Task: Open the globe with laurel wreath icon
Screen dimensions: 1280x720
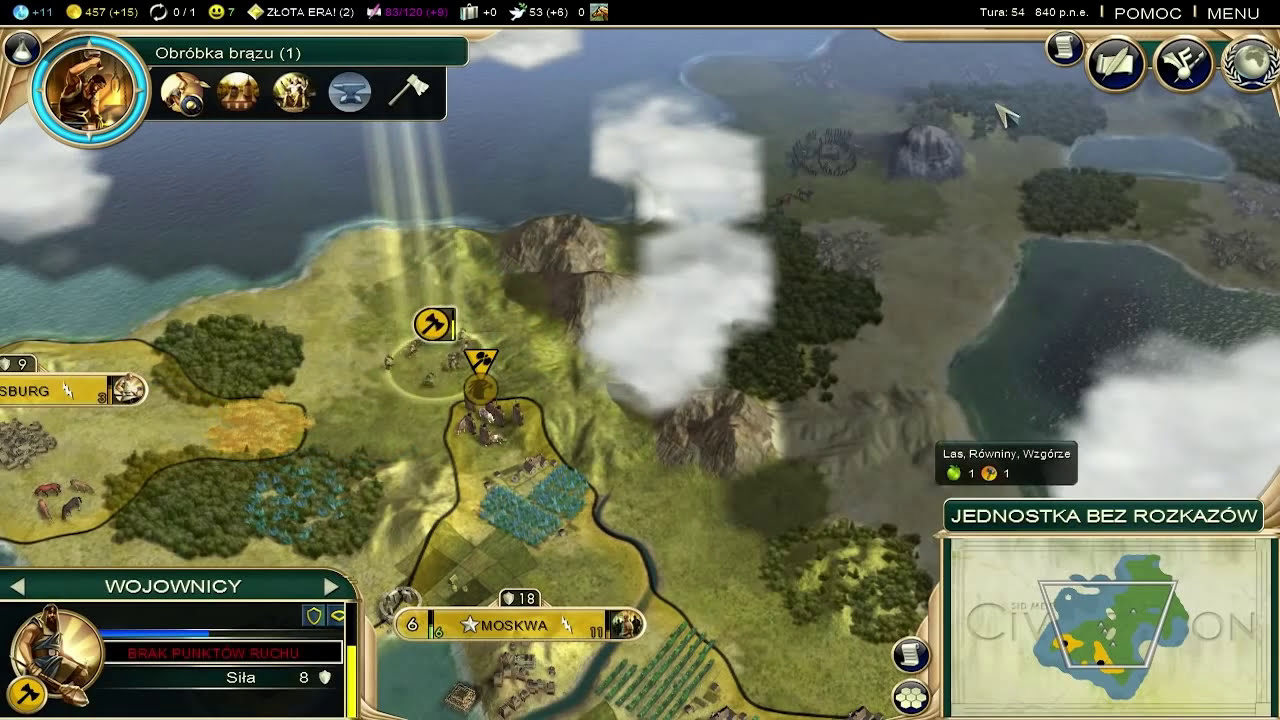Action: click(x=1250, y=66)
